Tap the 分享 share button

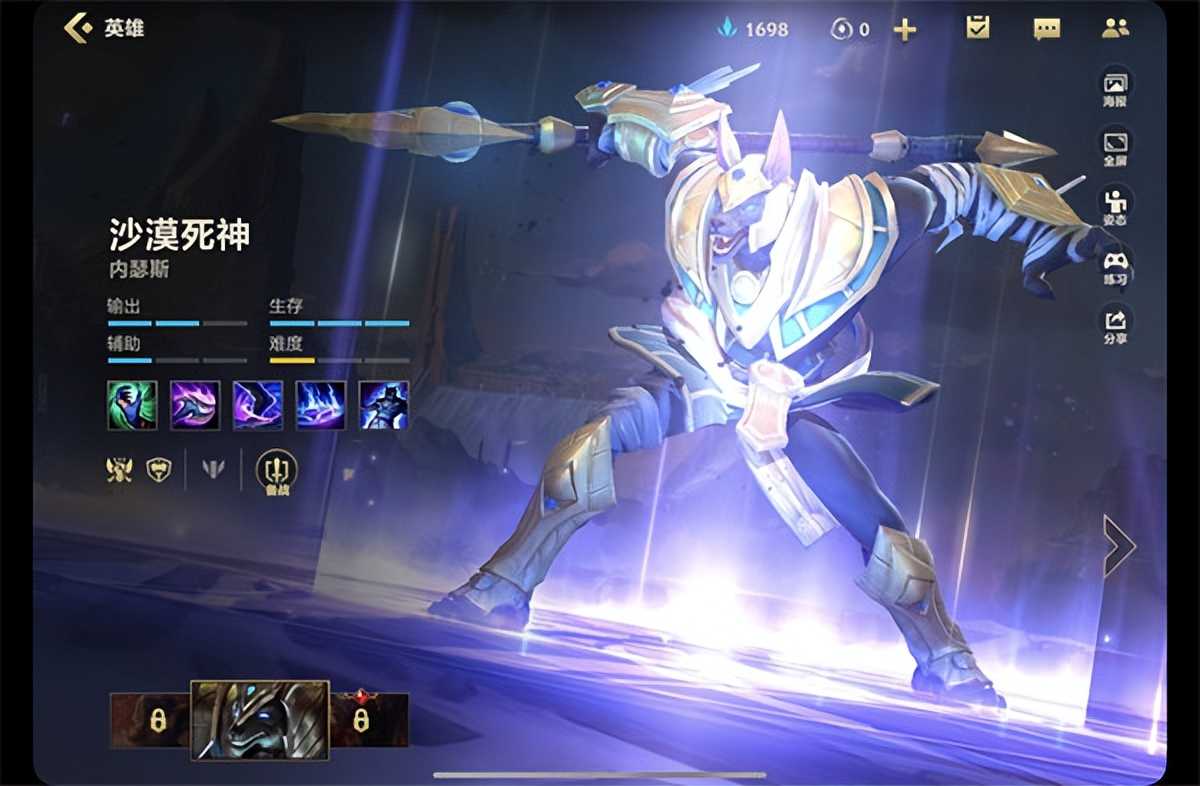tap(1114, 325)
